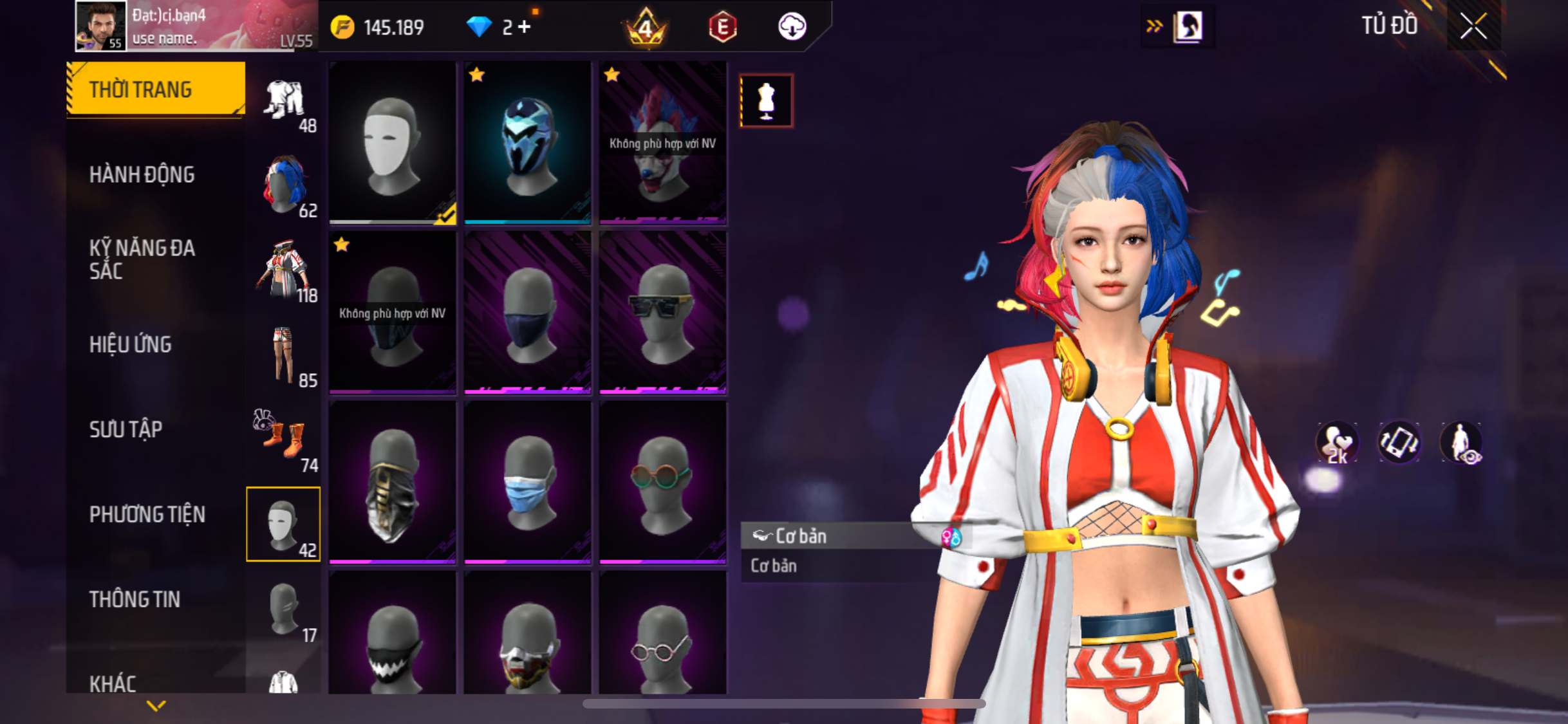The image size is (1568, 724).
Task: Switch to the Hành Động tab
Action: pos(142,174)
